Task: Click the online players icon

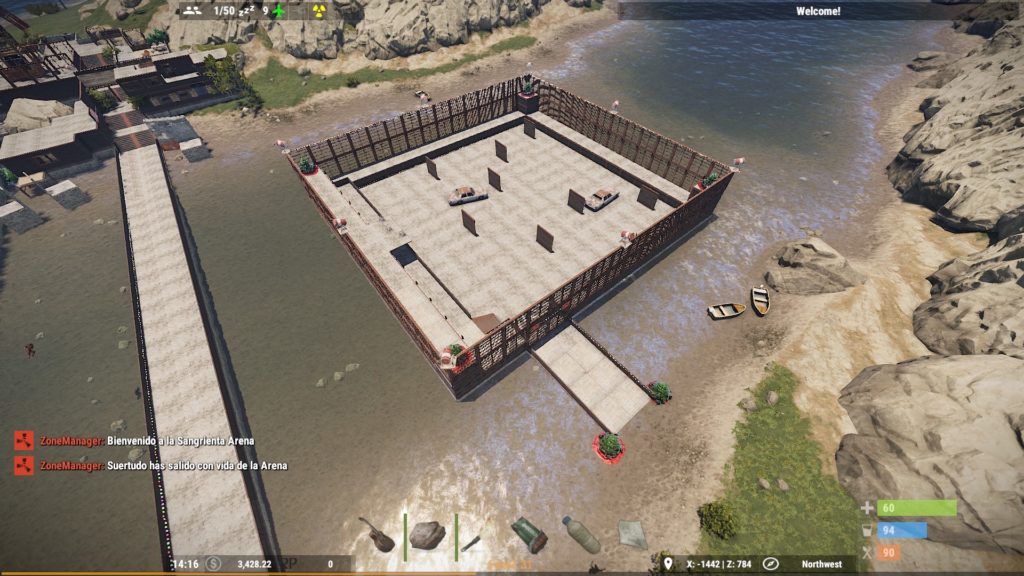Action: (x=195, y=11)
